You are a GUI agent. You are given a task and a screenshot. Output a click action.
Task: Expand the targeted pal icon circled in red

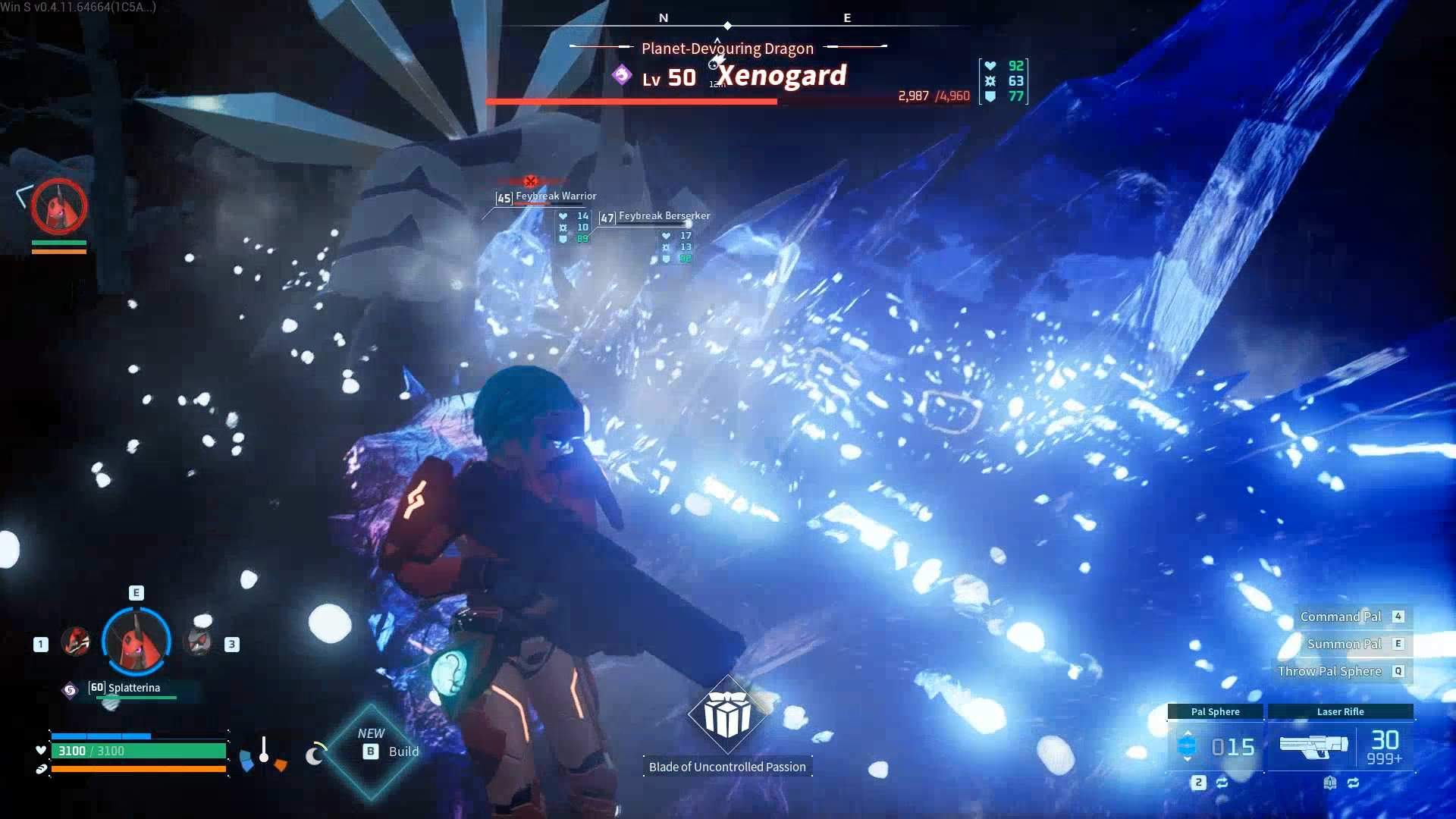tap(59, 206)
